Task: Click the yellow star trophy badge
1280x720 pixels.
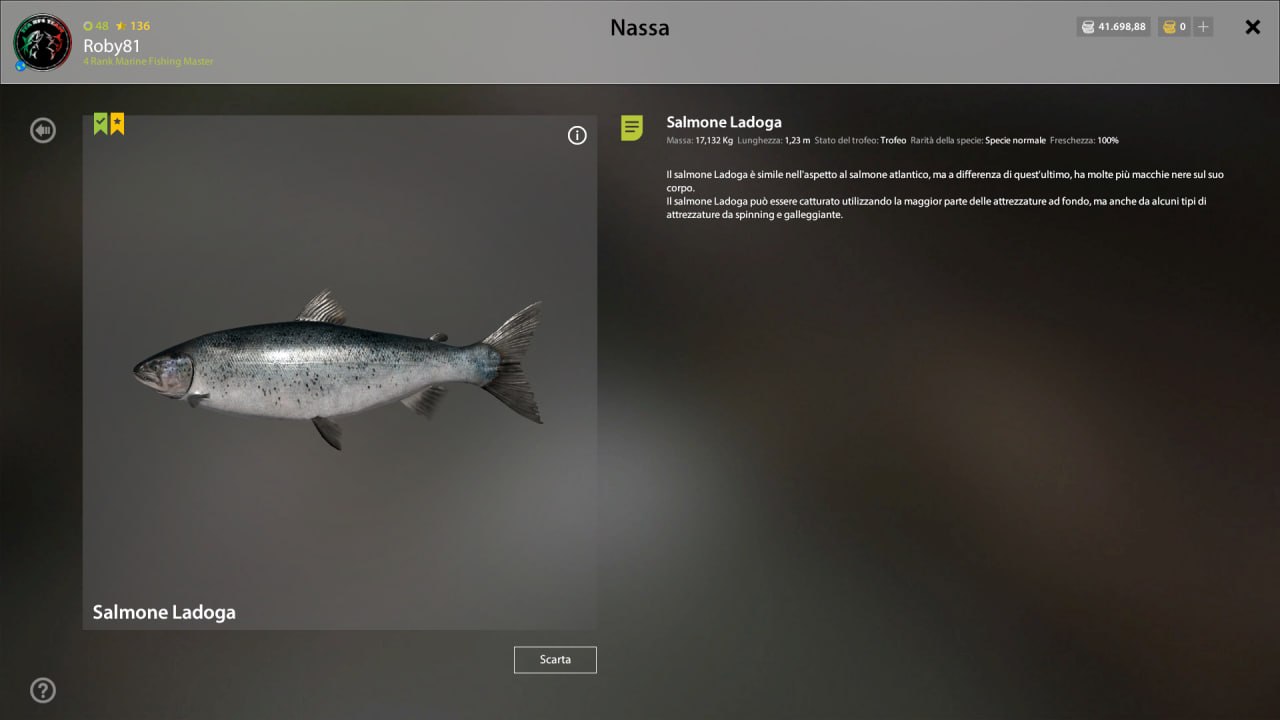Action: pyautogui.click(x=117, y=124)
